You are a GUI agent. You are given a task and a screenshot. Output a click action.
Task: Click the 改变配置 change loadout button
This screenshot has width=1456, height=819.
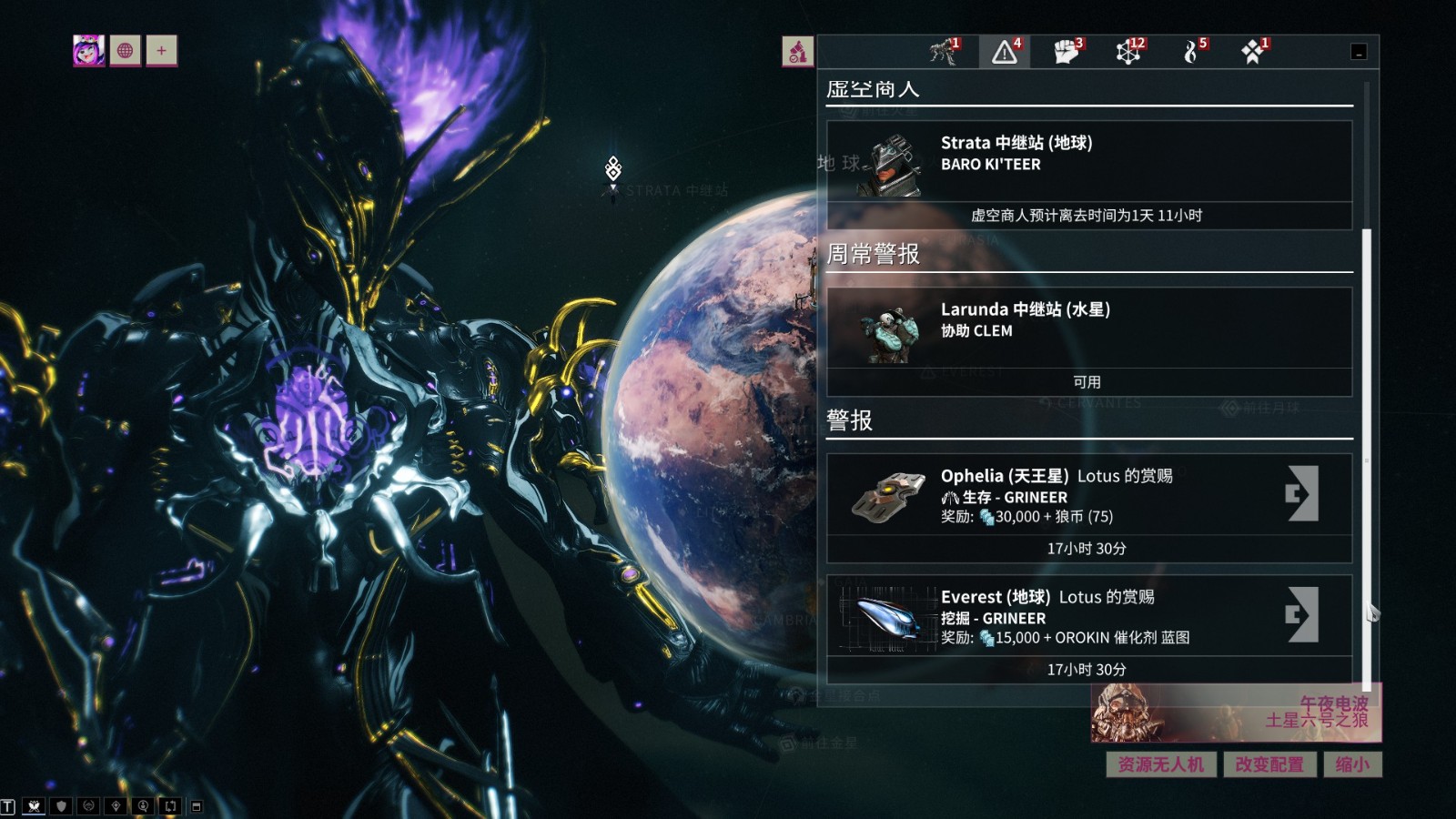point(1269,764)
